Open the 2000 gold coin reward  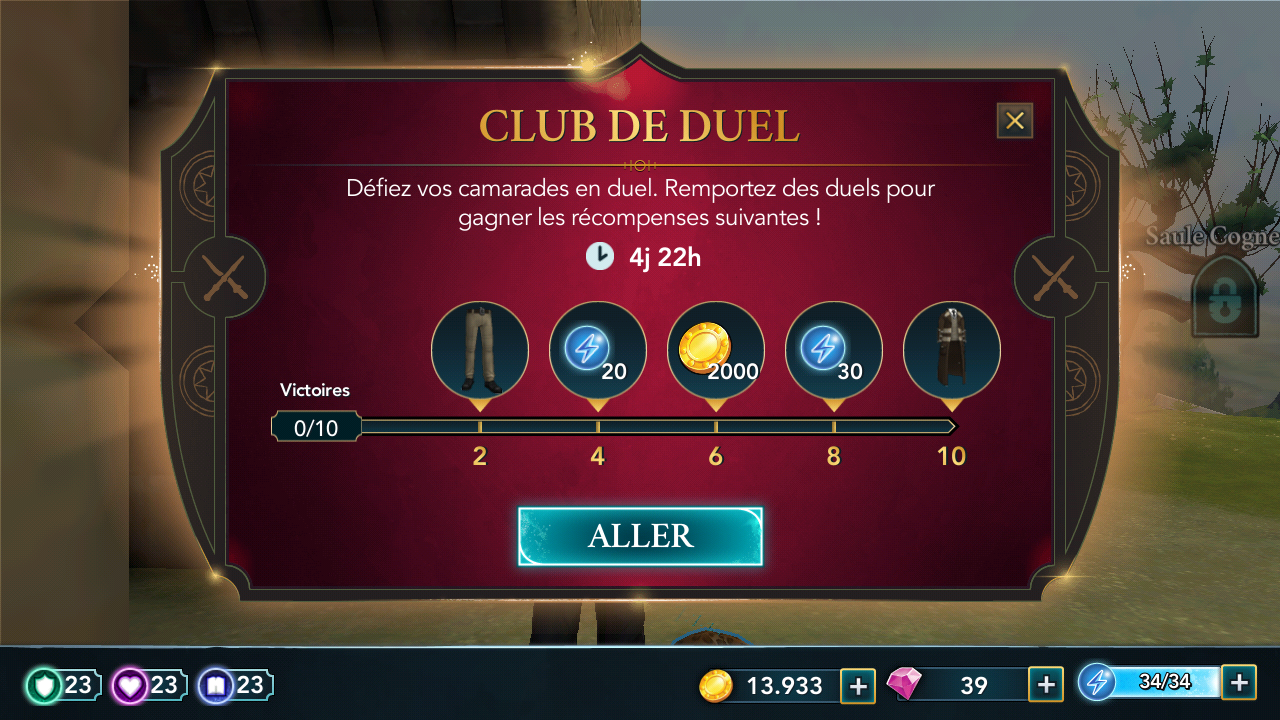(715, 350)
